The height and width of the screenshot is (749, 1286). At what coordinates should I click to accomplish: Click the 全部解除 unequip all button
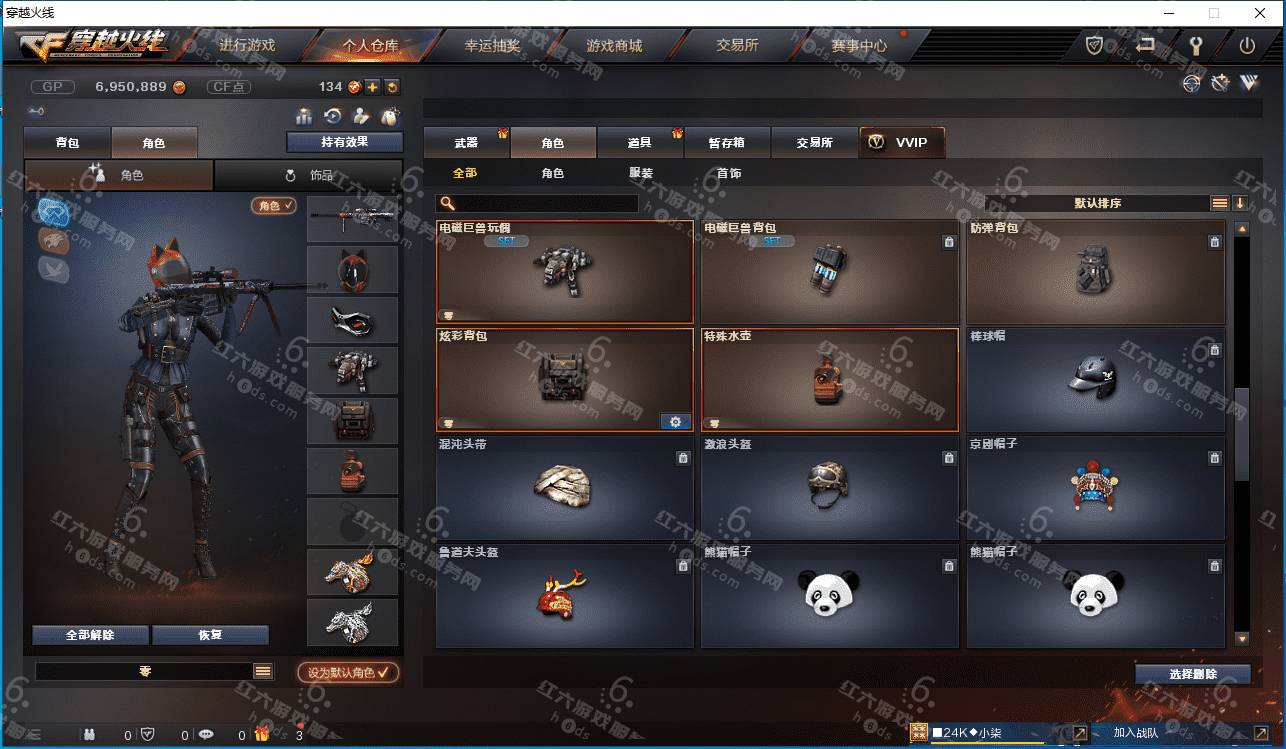coord(90,635)
